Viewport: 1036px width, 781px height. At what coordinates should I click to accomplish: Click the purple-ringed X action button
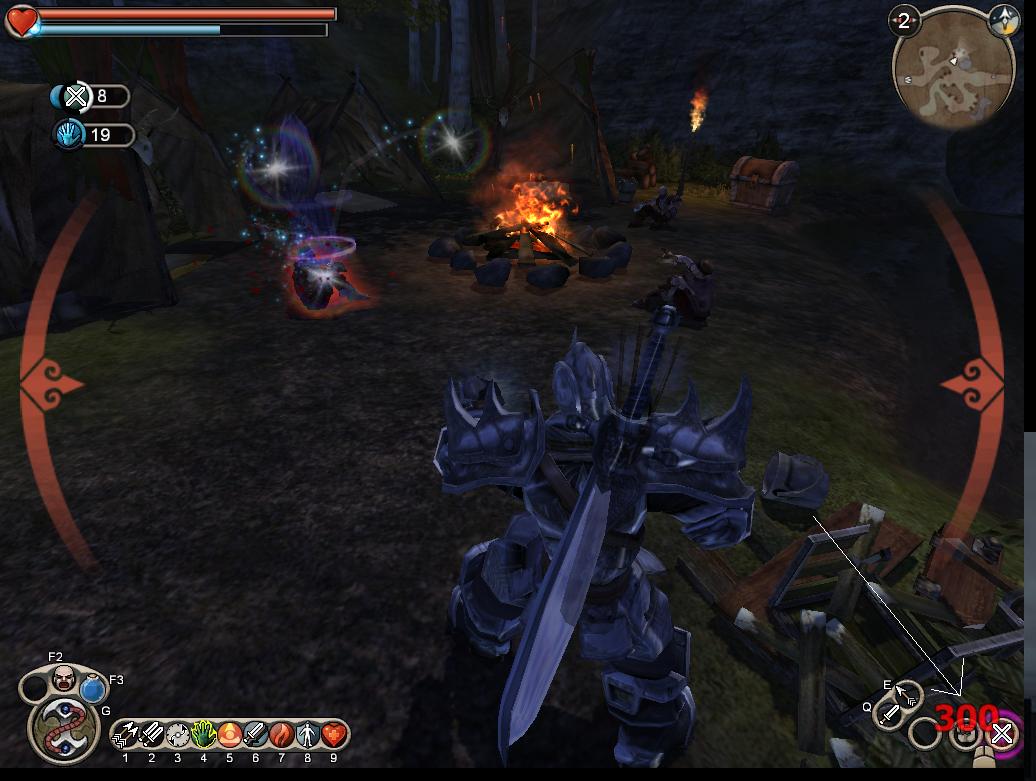coord(1002,735)
